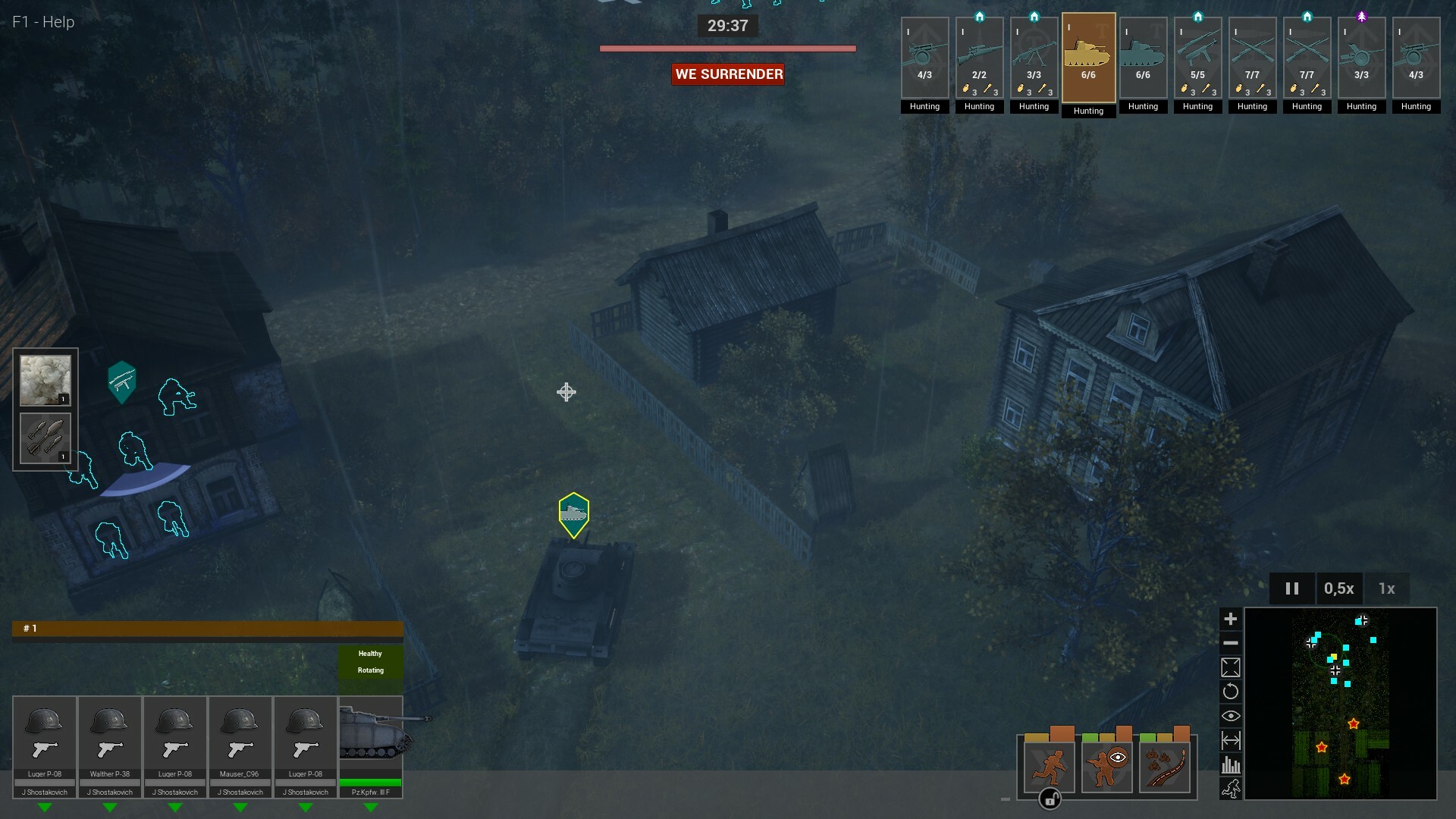Open casualty statistics via minimap histogram icon
The image size is (1456, 819).
click(x=1232, y=764)
